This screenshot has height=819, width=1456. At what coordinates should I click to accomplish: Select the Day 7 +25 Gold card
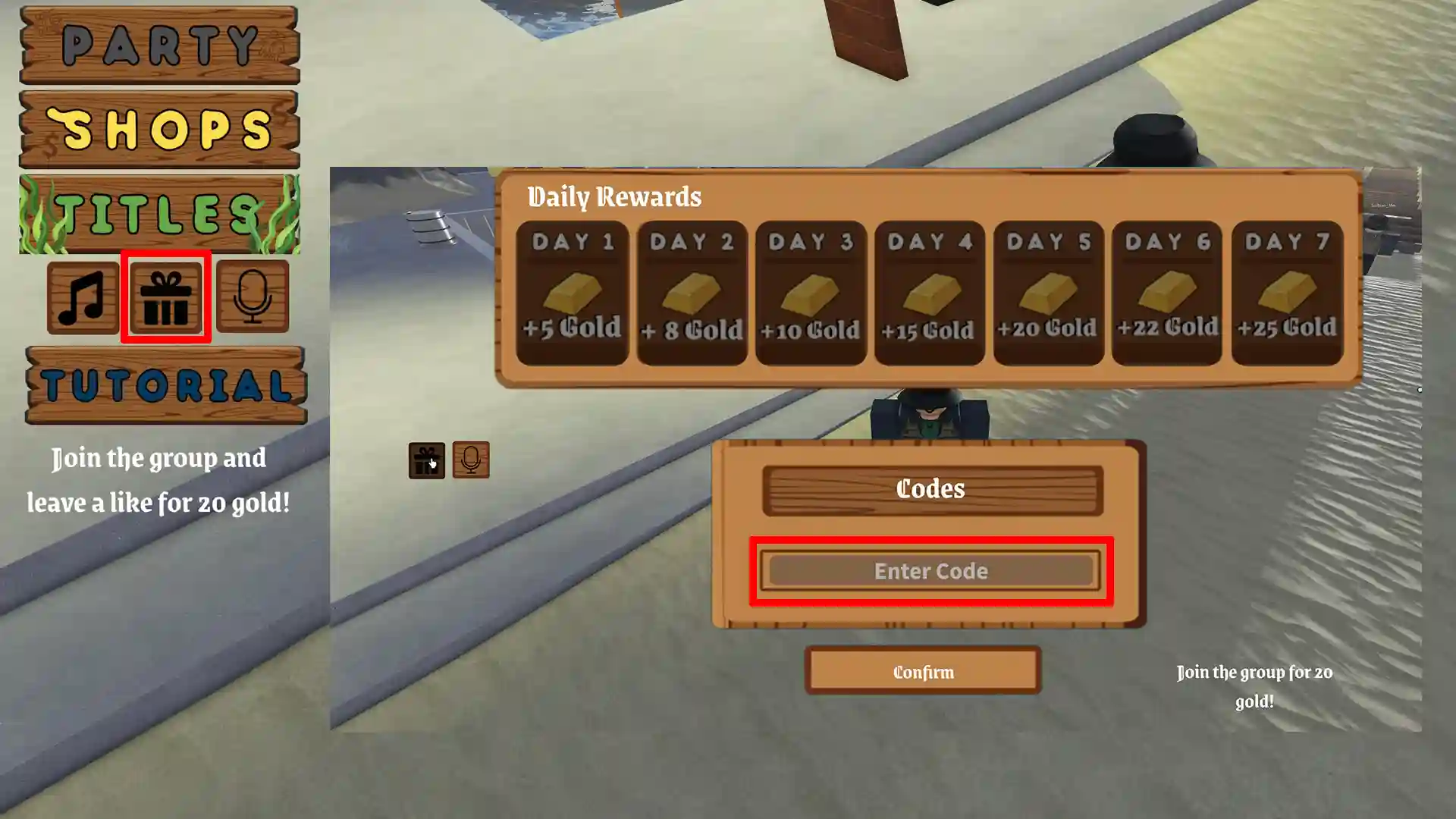coord(1287,293)
